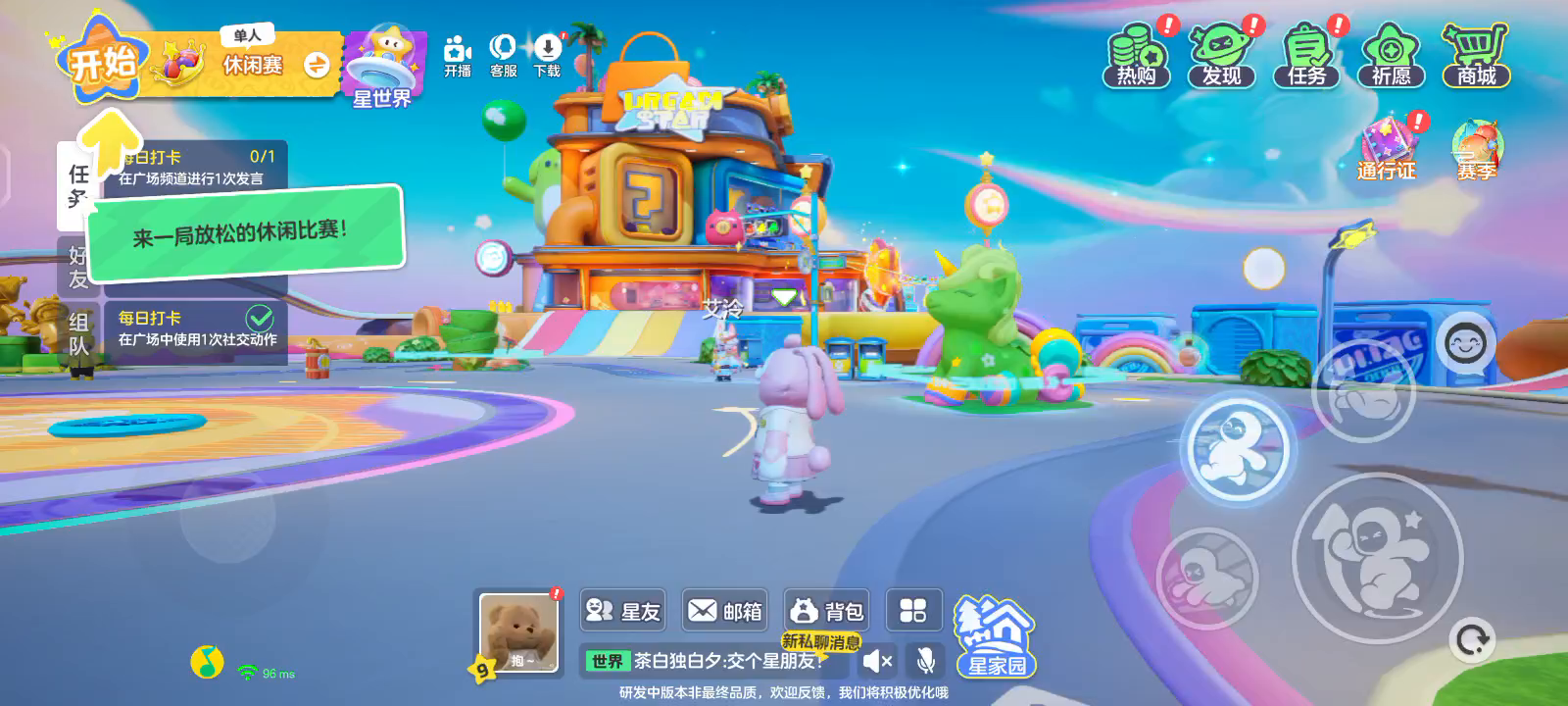Open the 星友 friends list
1568x706 pixels.
click(x=623, y=611)
